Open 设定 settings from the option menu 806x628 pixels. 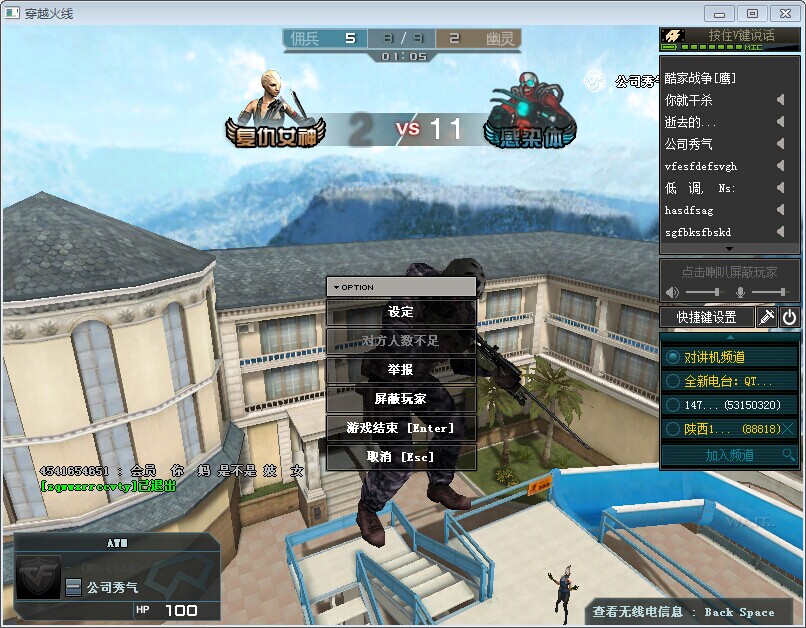click(x=400, y=312)
